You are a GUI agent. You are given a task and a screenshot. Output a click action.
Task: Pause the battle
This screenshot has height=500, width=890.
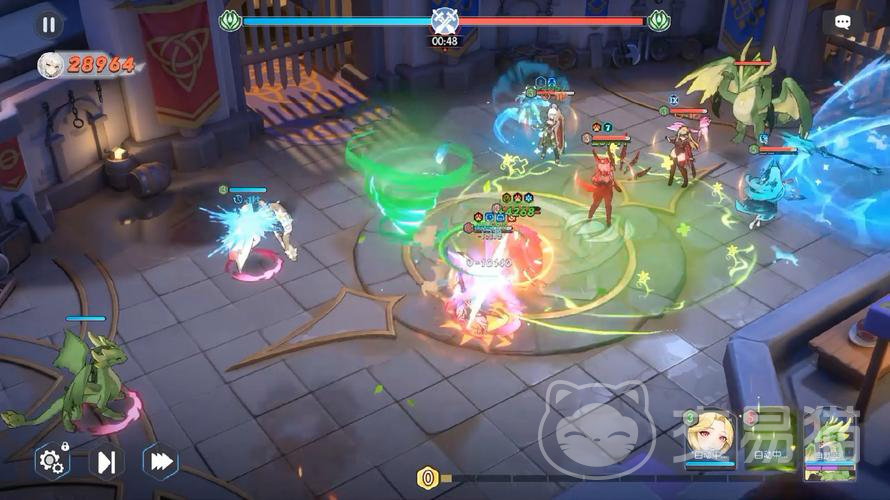[x=48, y=24]
